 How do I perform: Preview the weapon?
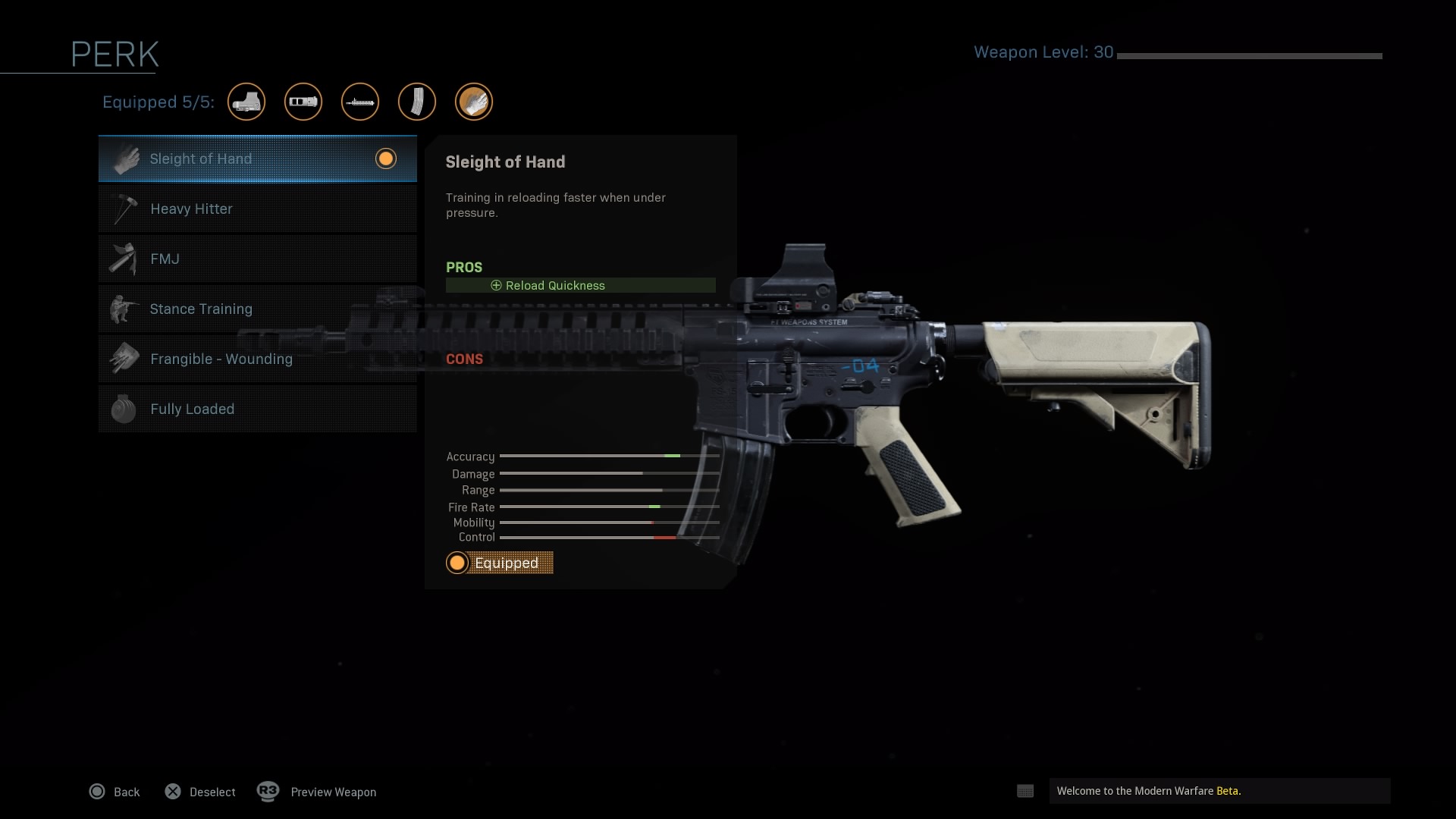coord(317,792)
